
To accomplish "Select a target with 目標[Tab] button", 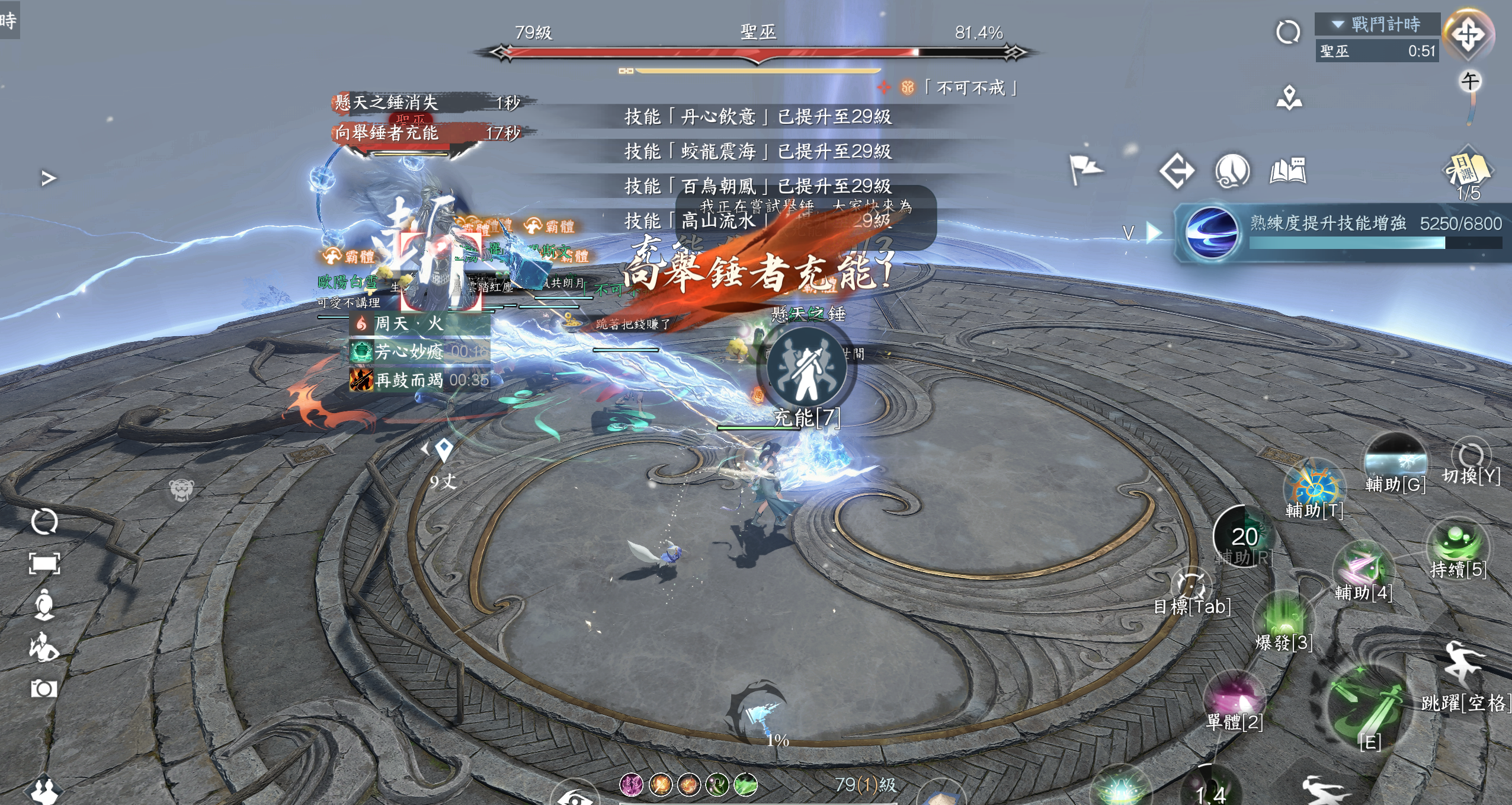I will [x=1191, y=587].
